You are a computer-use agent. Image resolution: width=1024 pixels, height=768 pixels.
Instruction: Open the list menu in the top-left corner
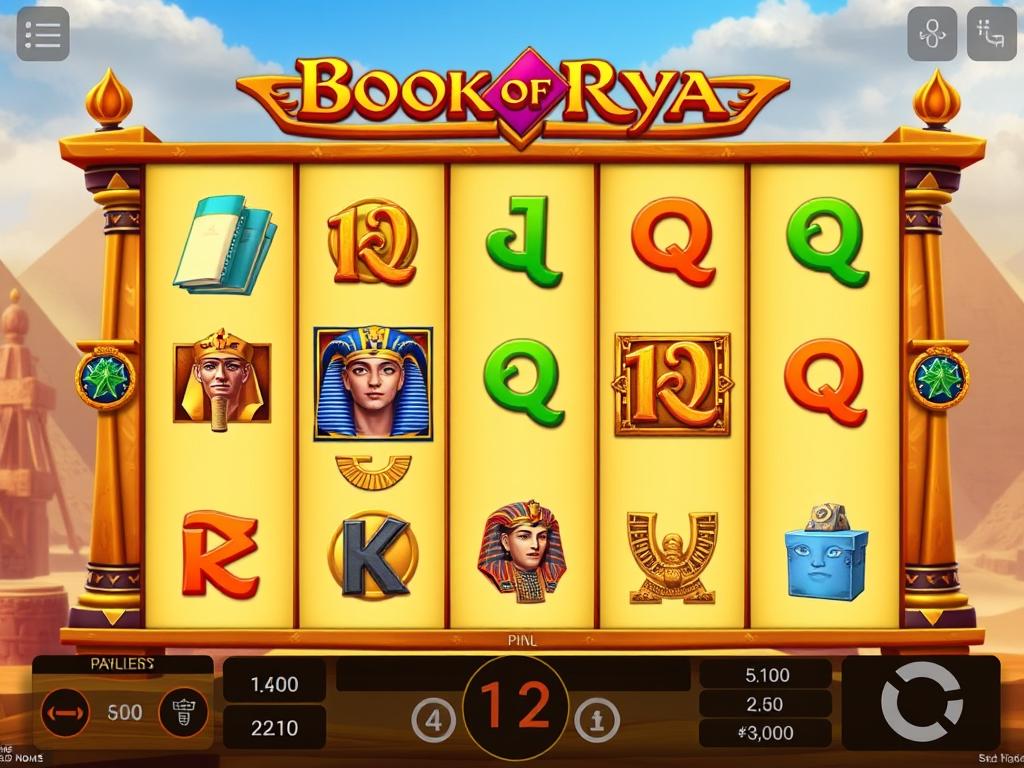point(43,34)
